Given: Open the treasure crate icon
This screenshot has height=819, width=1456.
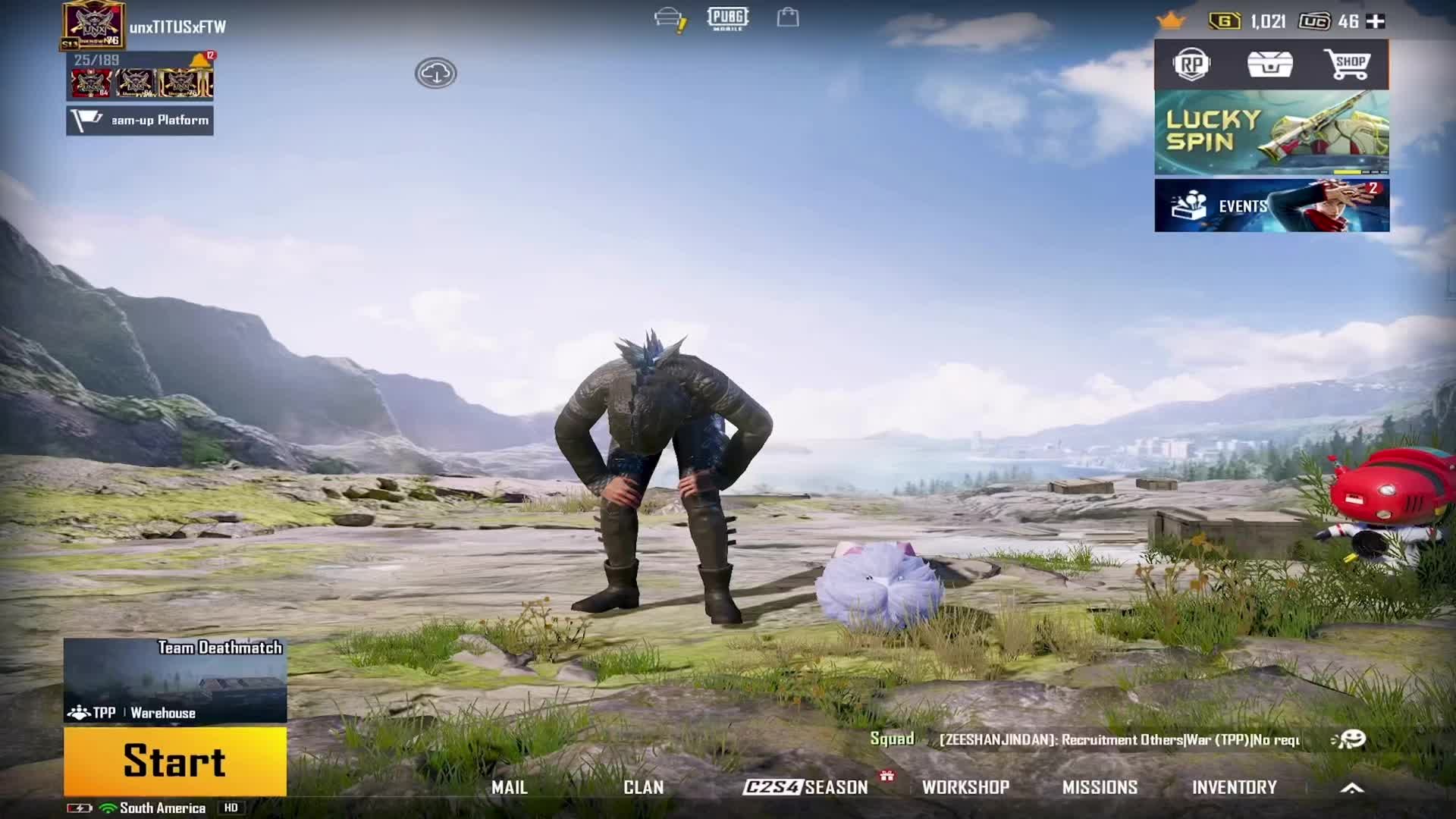Looking at the screenshot, I should tap(1269, 64).
